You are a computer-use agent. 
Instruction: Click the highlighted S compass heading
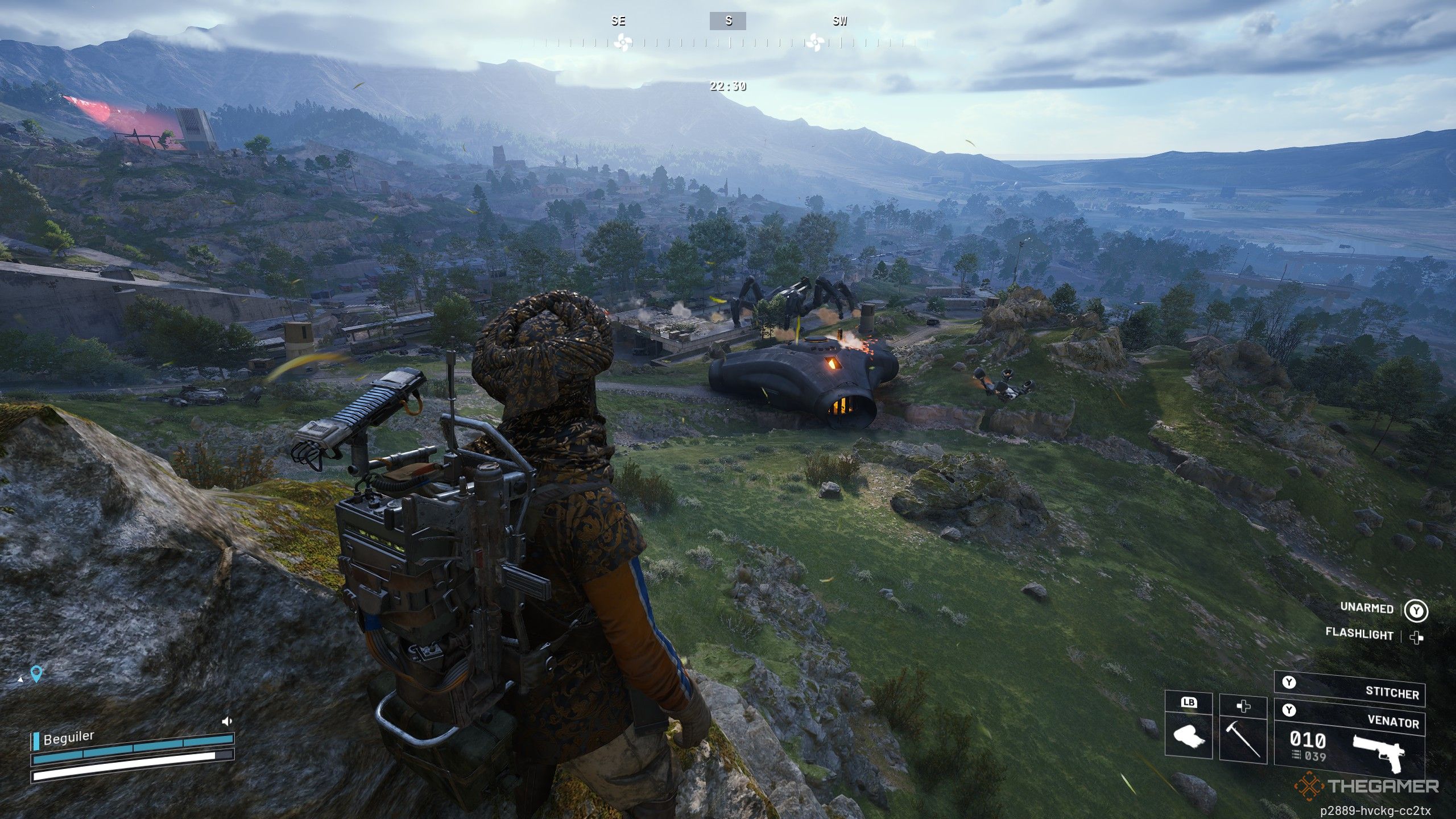point(727,22)
